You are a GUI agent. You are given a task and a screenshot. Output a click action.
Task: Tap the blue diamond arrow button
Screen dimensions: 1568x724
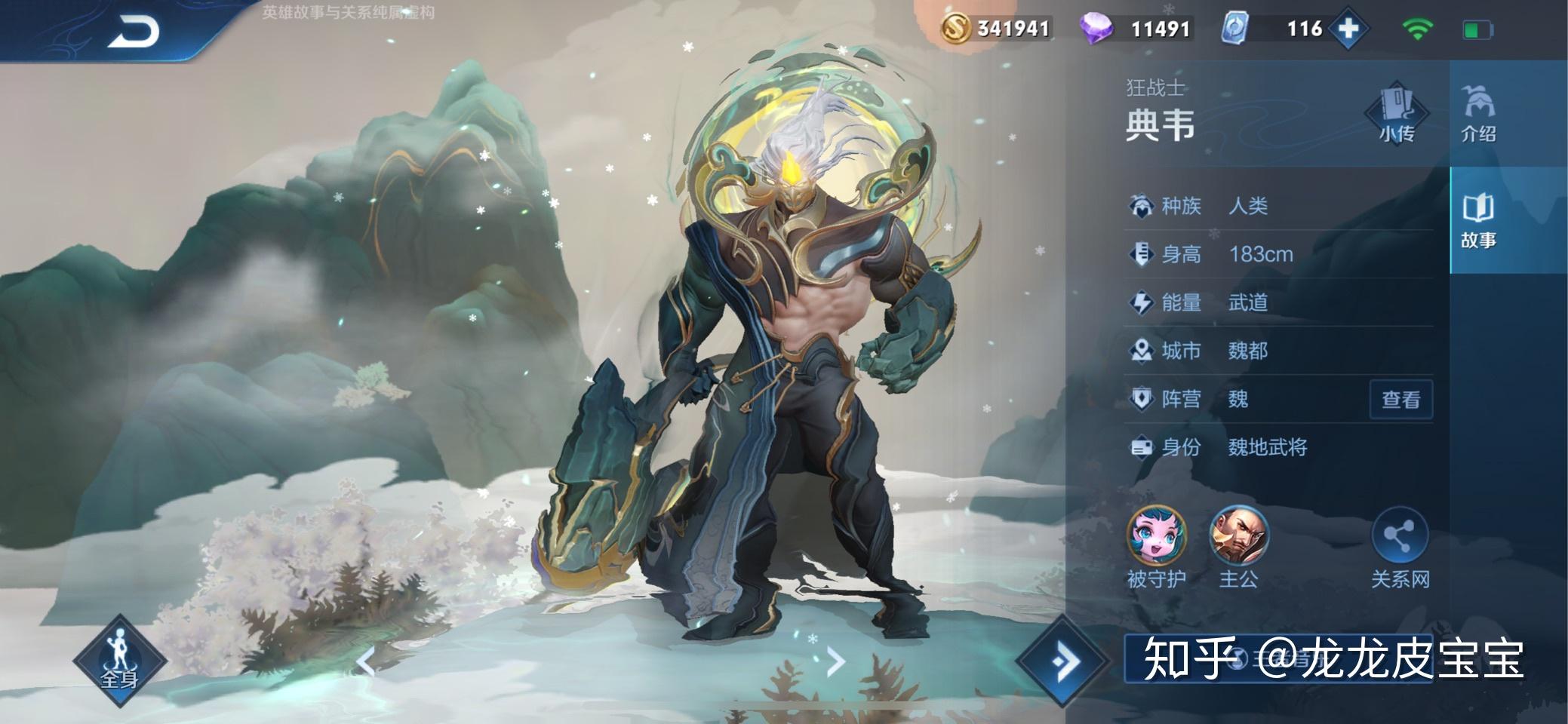1064,661
